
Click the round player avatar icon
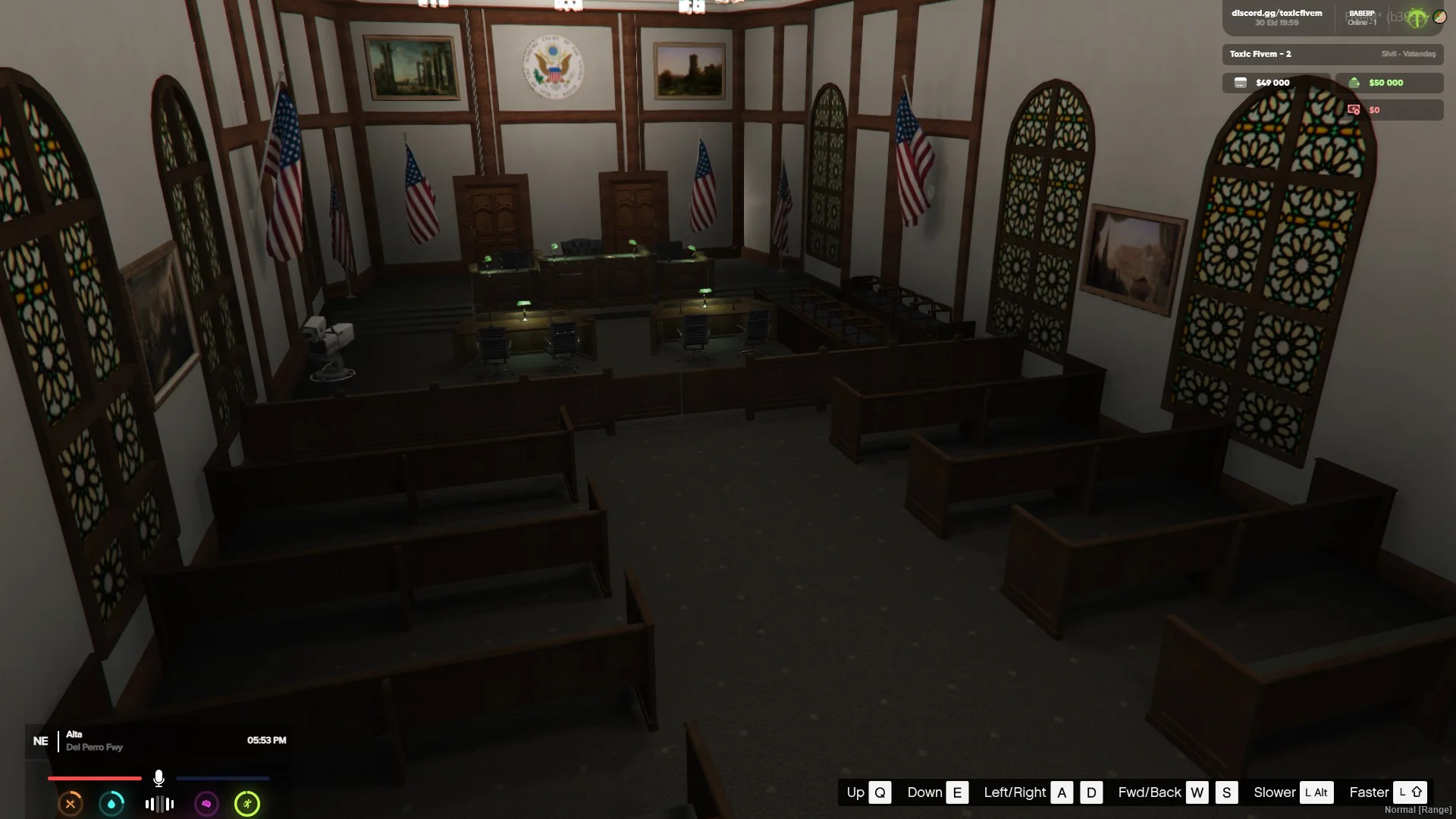tap(1439, 17)
